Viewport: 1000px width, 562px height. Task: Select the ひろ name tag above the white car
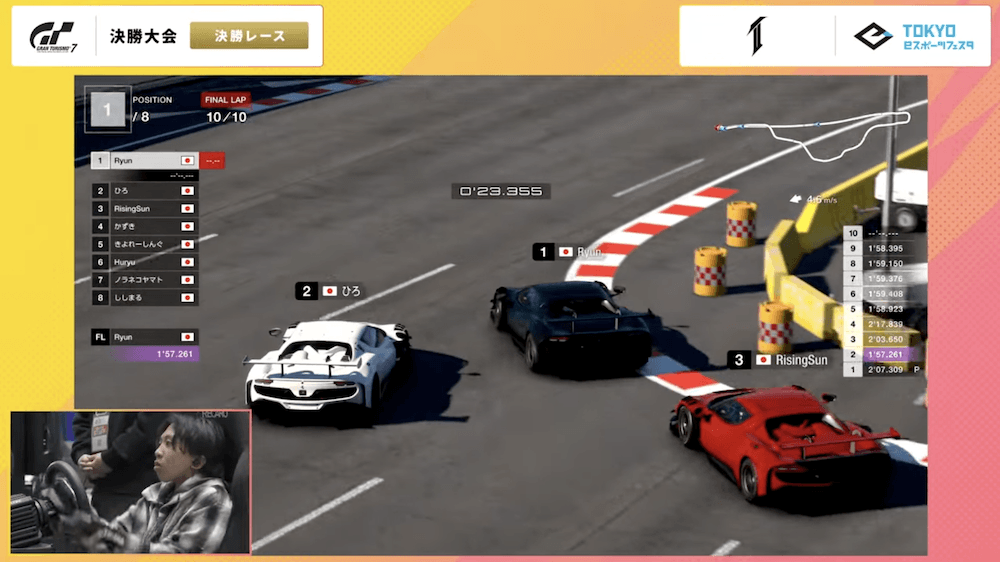(328, 291)
